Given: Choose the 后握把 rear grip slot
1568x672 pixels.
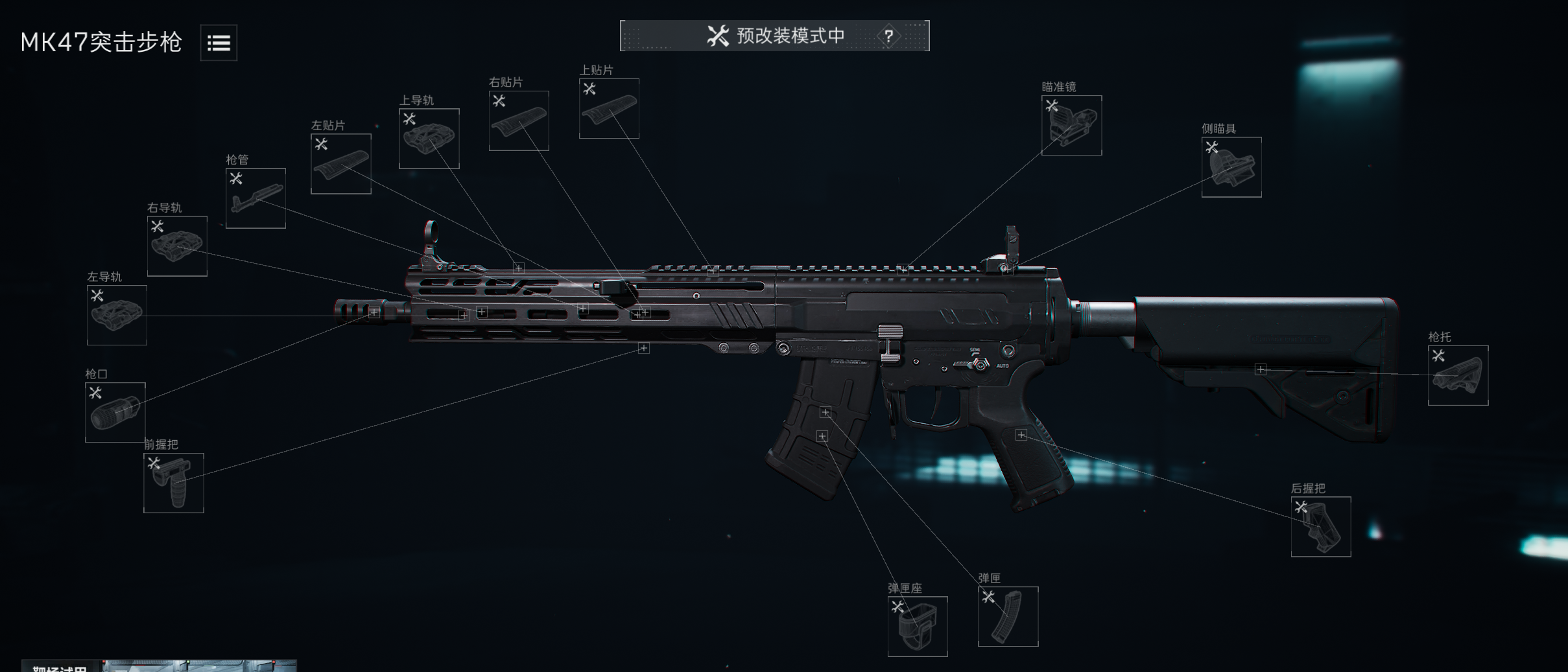Looking at the screenshot, I should (x=1321, y=527).
